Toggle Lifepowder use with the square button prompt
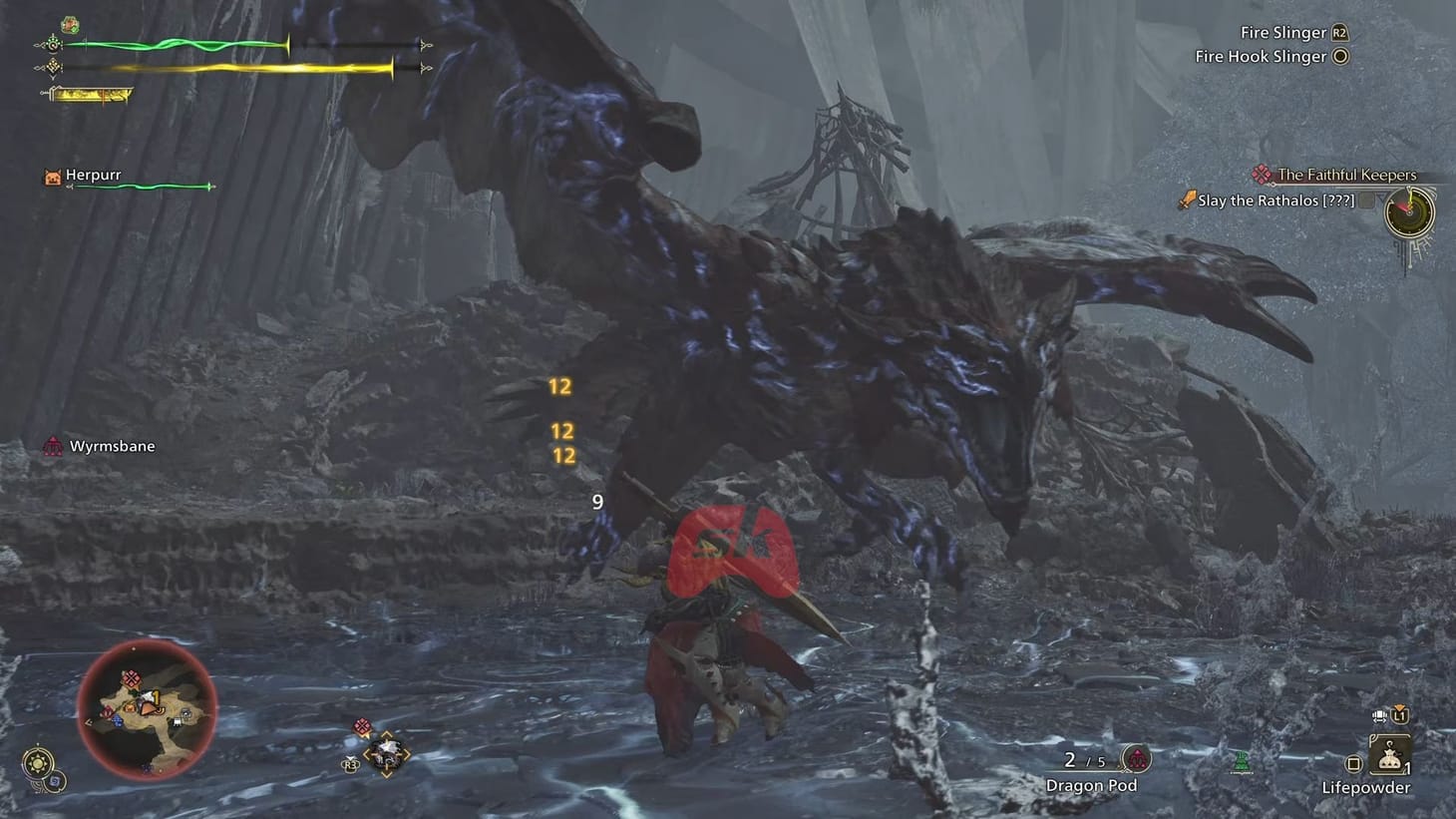1456x819 pixels. click(1353, 762)
